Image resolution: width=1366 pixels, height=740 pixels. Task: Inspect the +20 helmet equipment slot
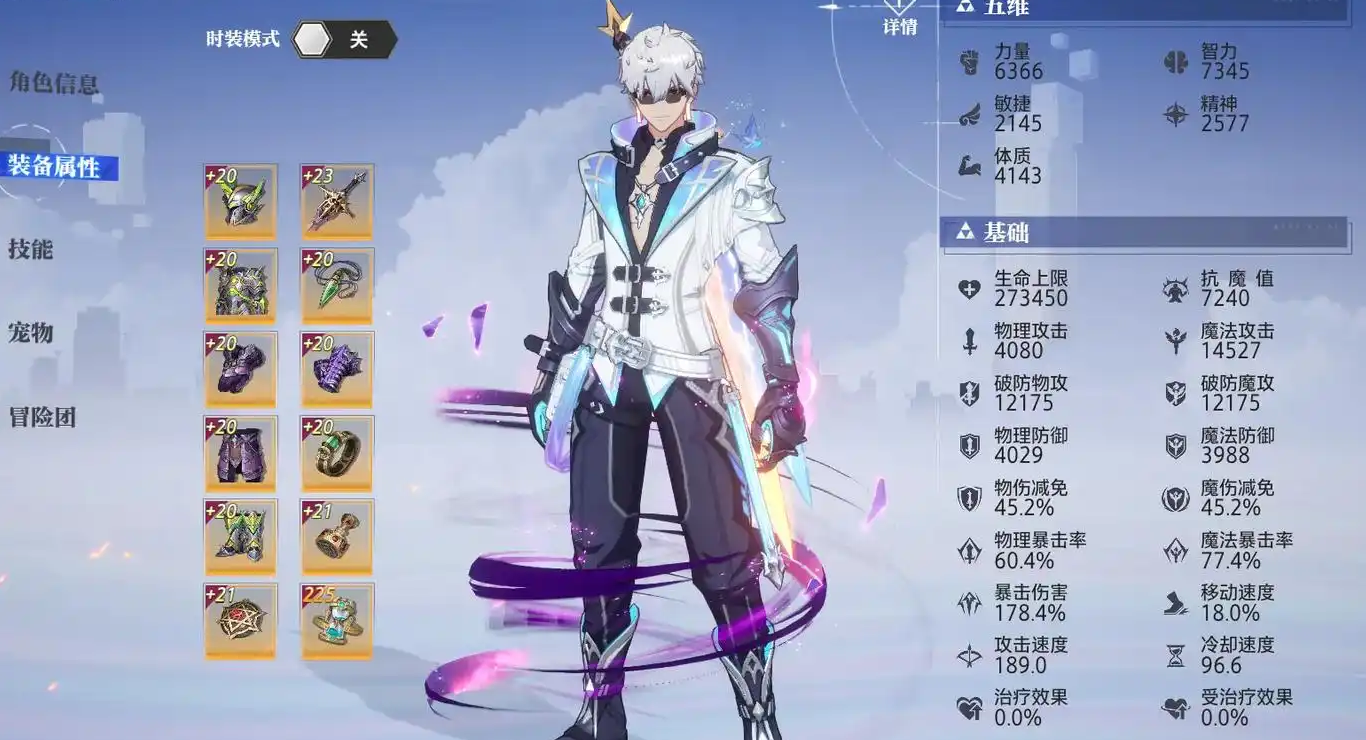241,201
